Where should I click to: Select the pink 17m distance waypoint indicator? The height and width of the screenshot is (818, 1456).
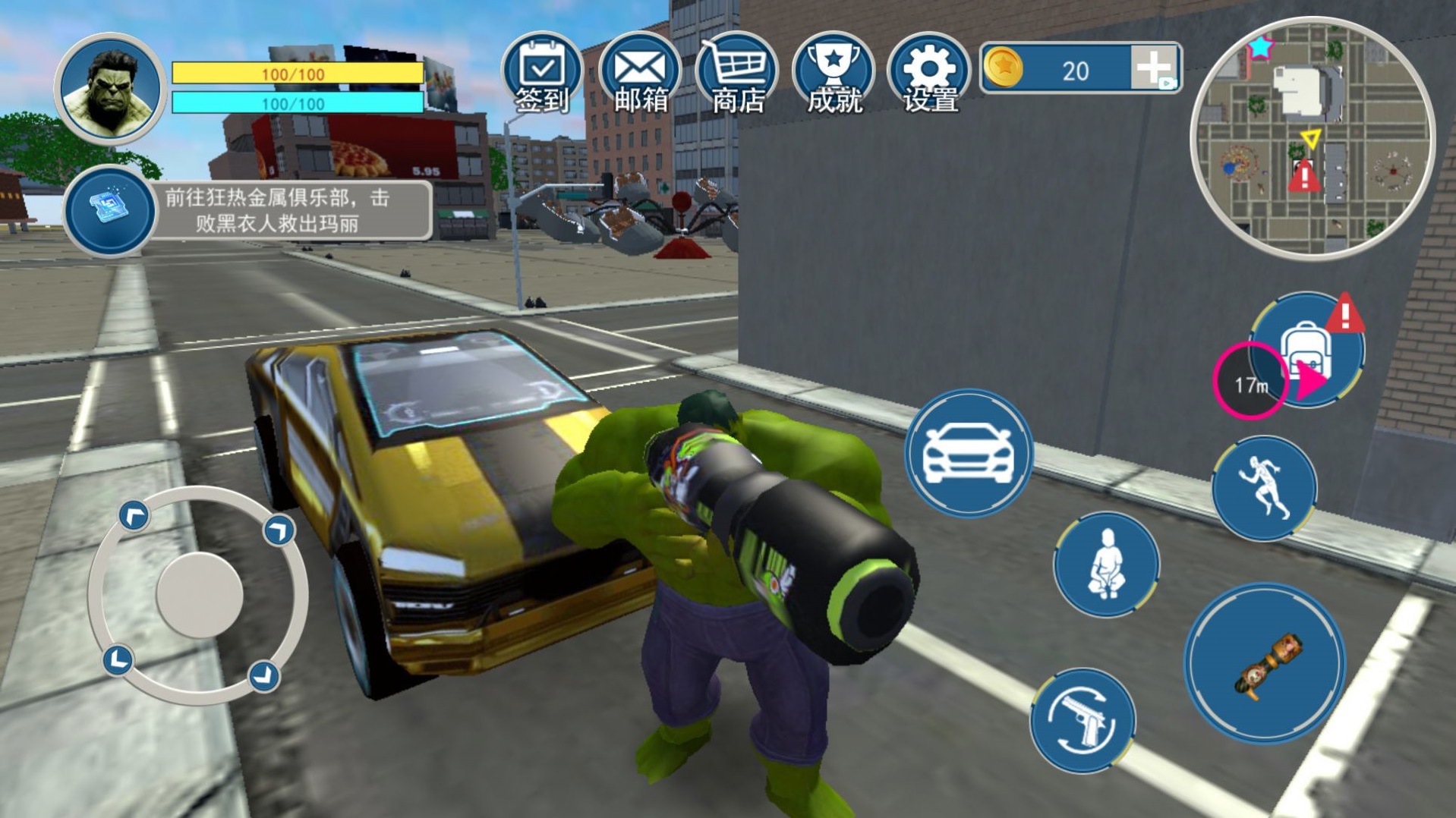[x=1251, y=383]
